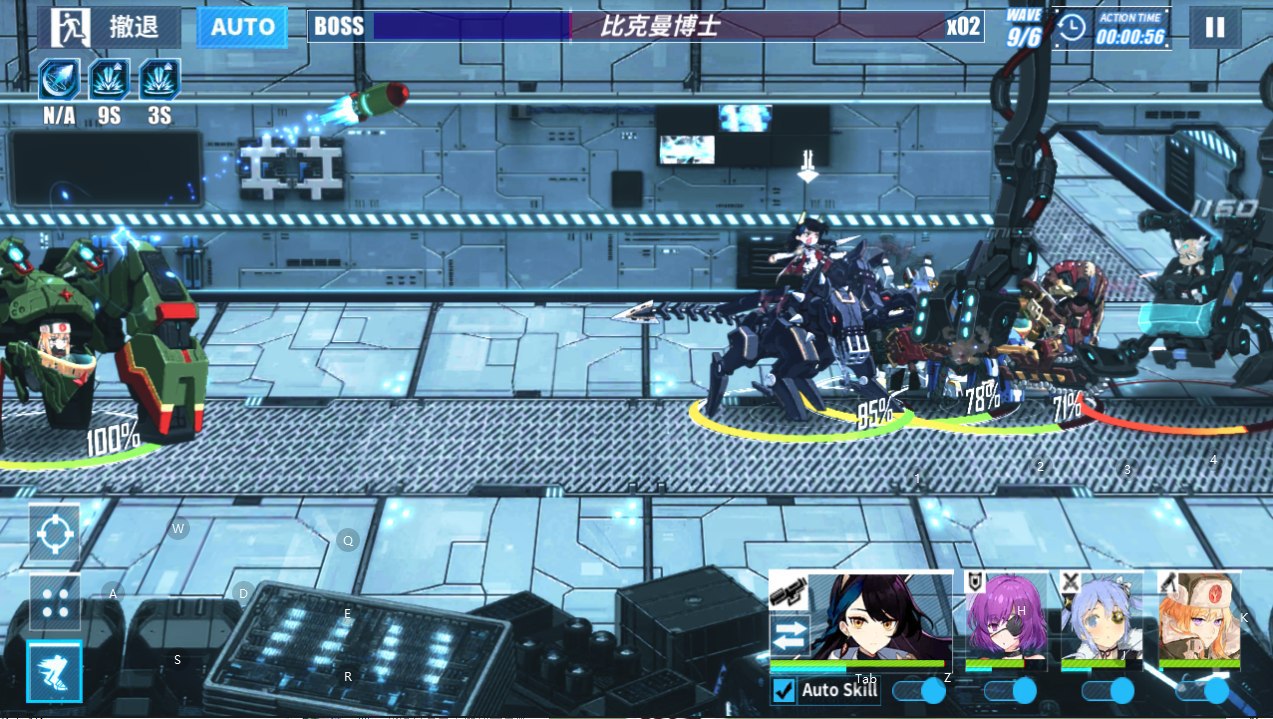1273x719 pixels.
Task: Click the 撤退 retreat button
Action: (x=110, y=27)
